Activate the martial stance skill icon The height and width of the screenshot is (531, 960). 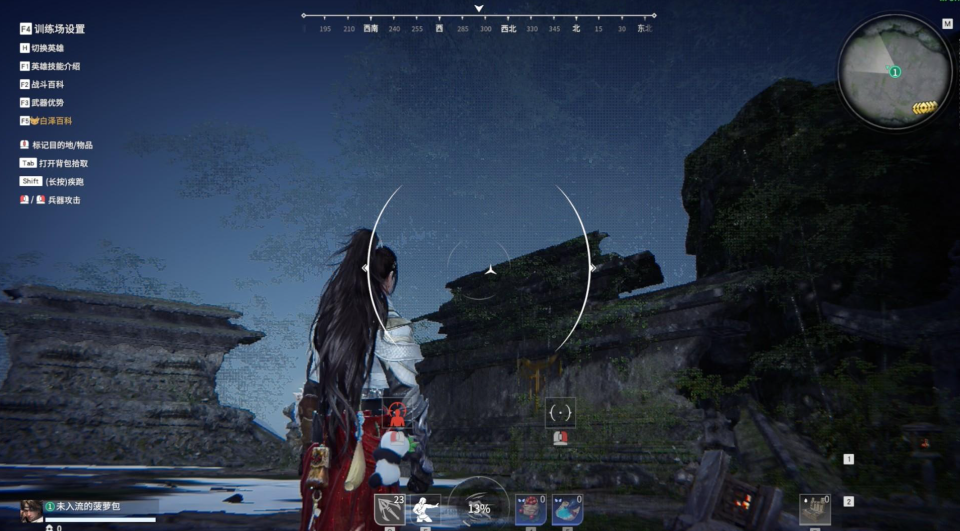[x=426, y=509]
